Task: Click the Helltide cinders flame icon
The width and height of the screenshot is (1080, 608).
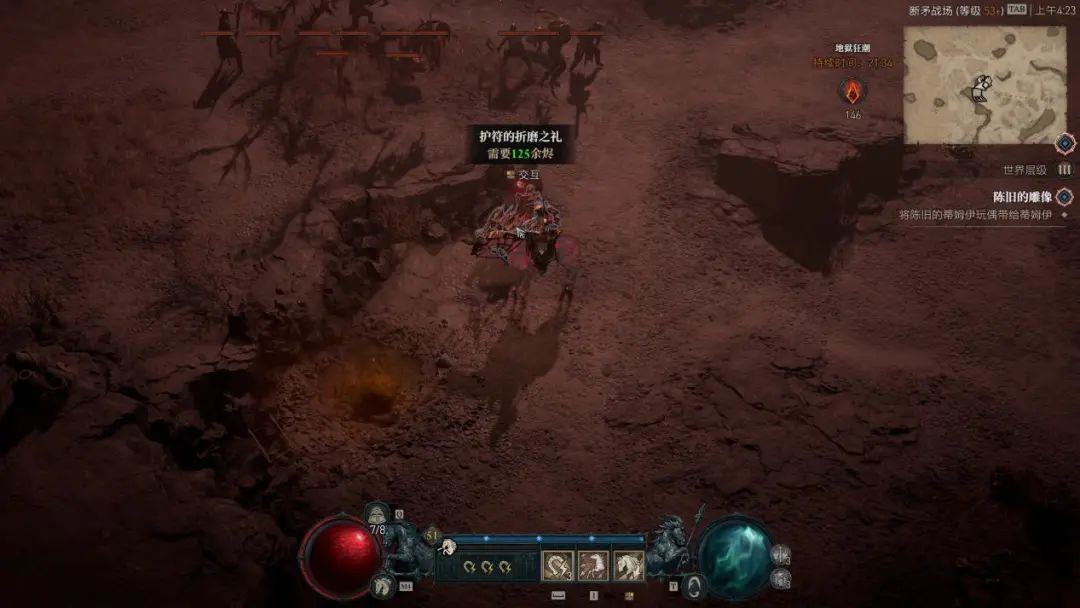Action: (x=852, y=92)
